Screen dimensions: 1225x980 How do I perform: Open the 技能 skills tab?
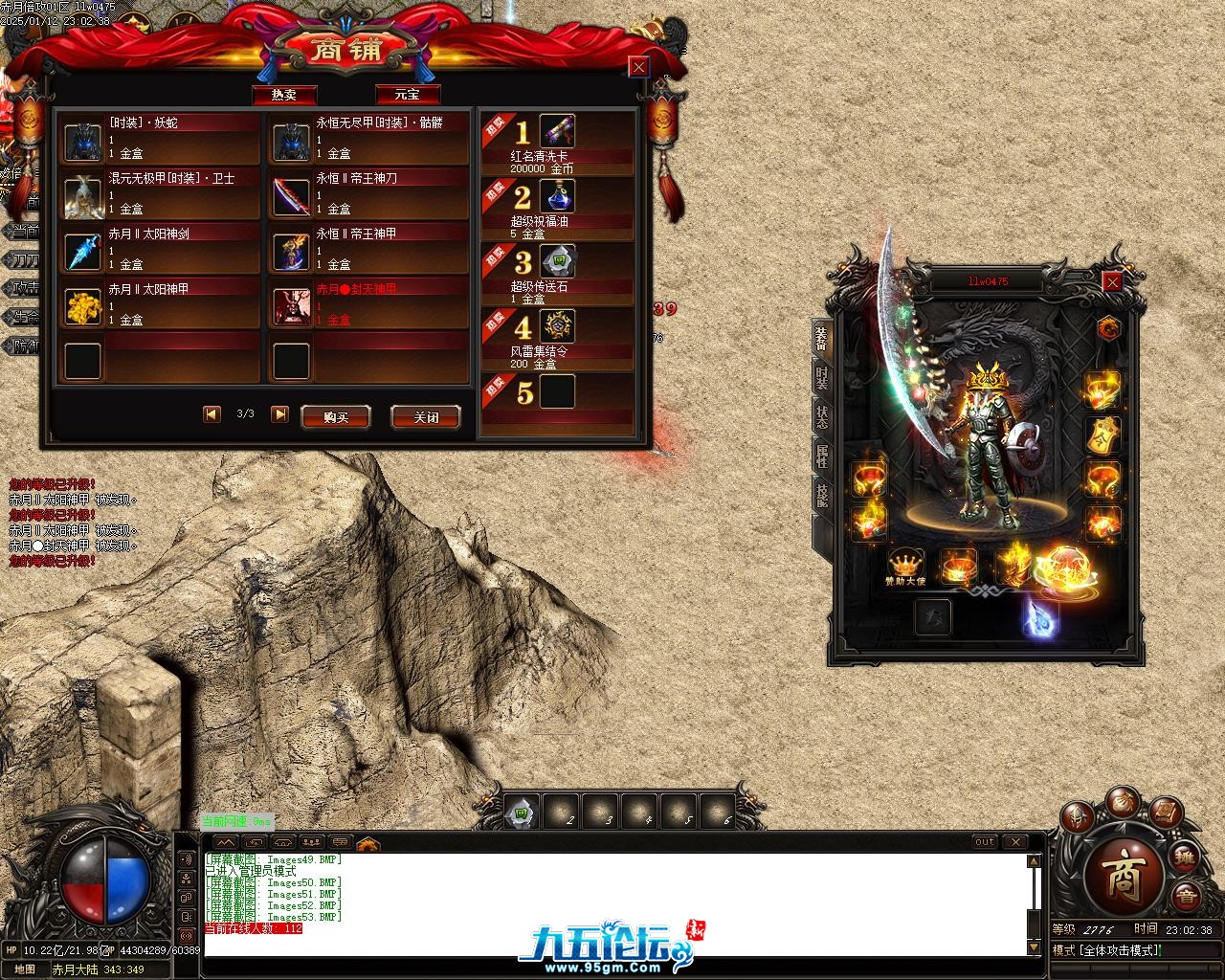point(821,495)
